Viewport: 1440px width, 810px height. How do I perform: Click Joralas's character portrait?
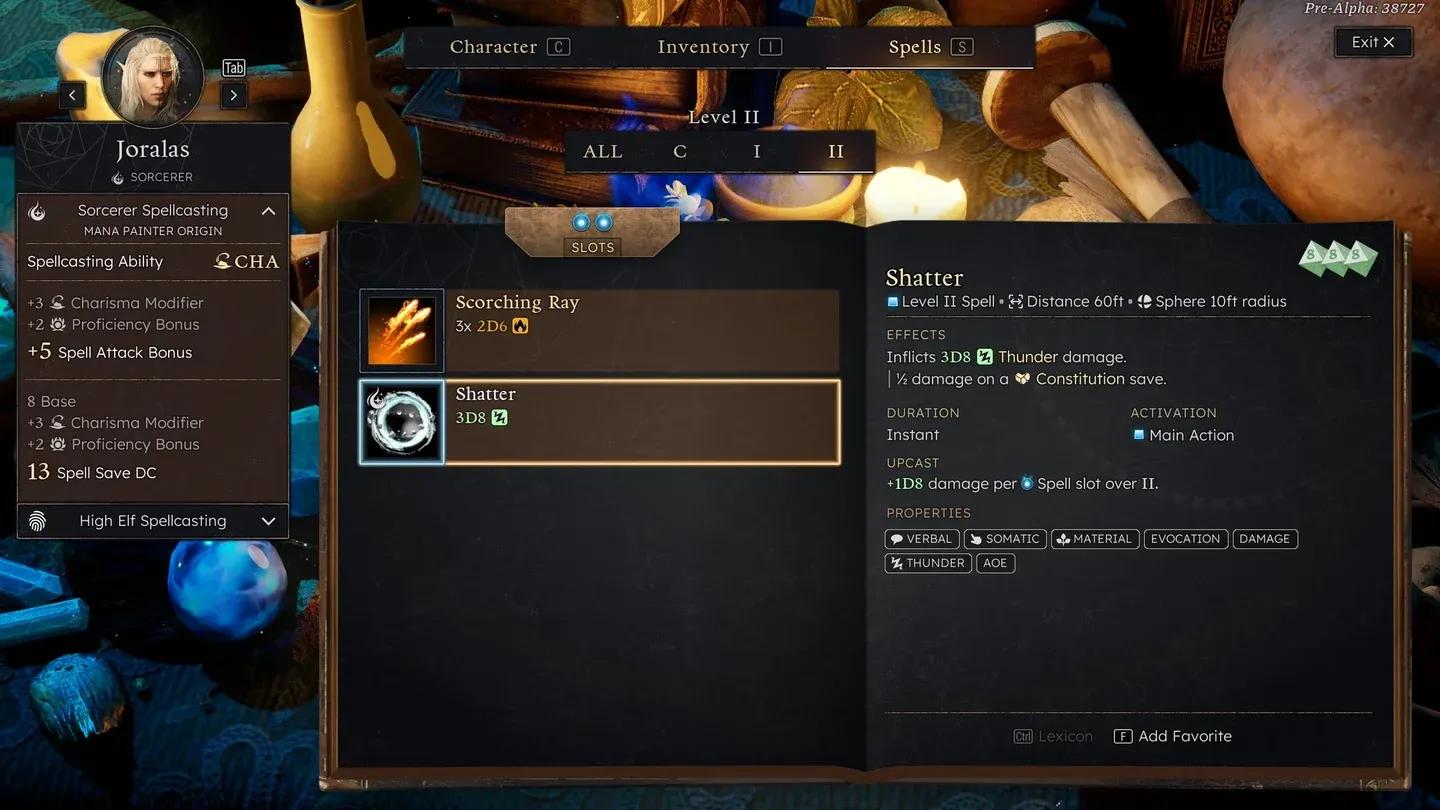(x=152, y=78)
